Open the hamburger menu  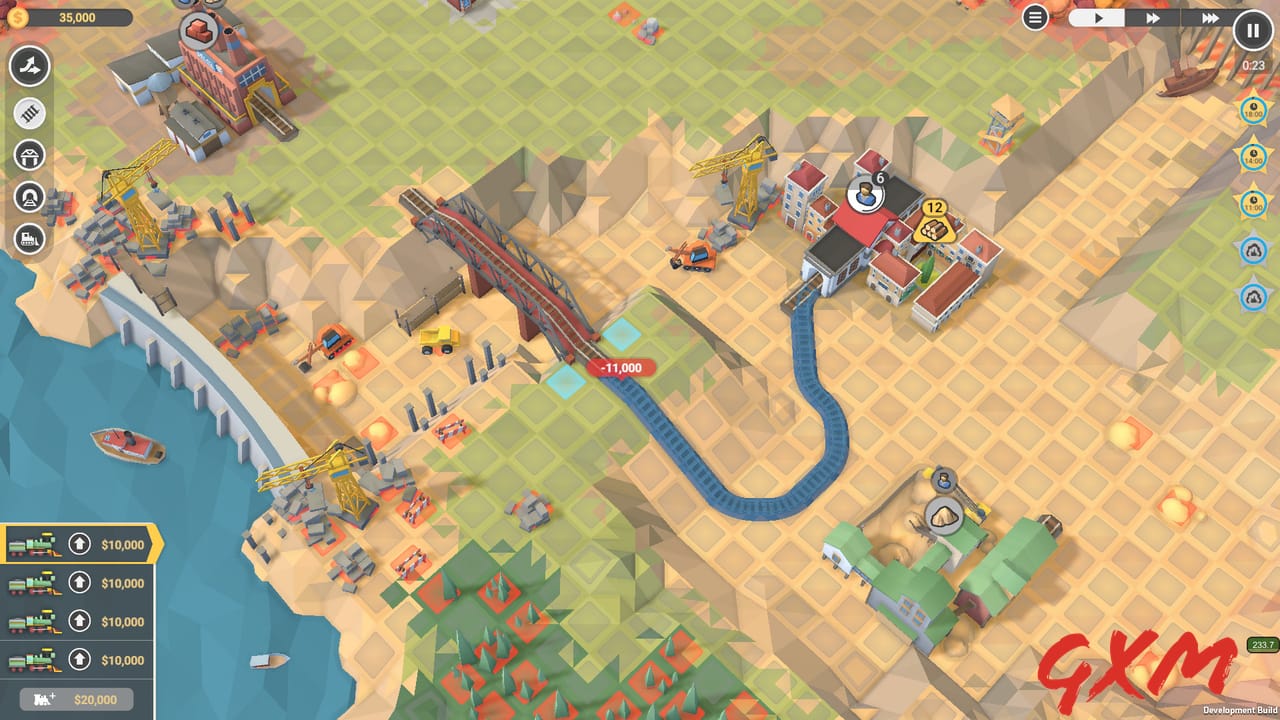(x=1036, y=17)
